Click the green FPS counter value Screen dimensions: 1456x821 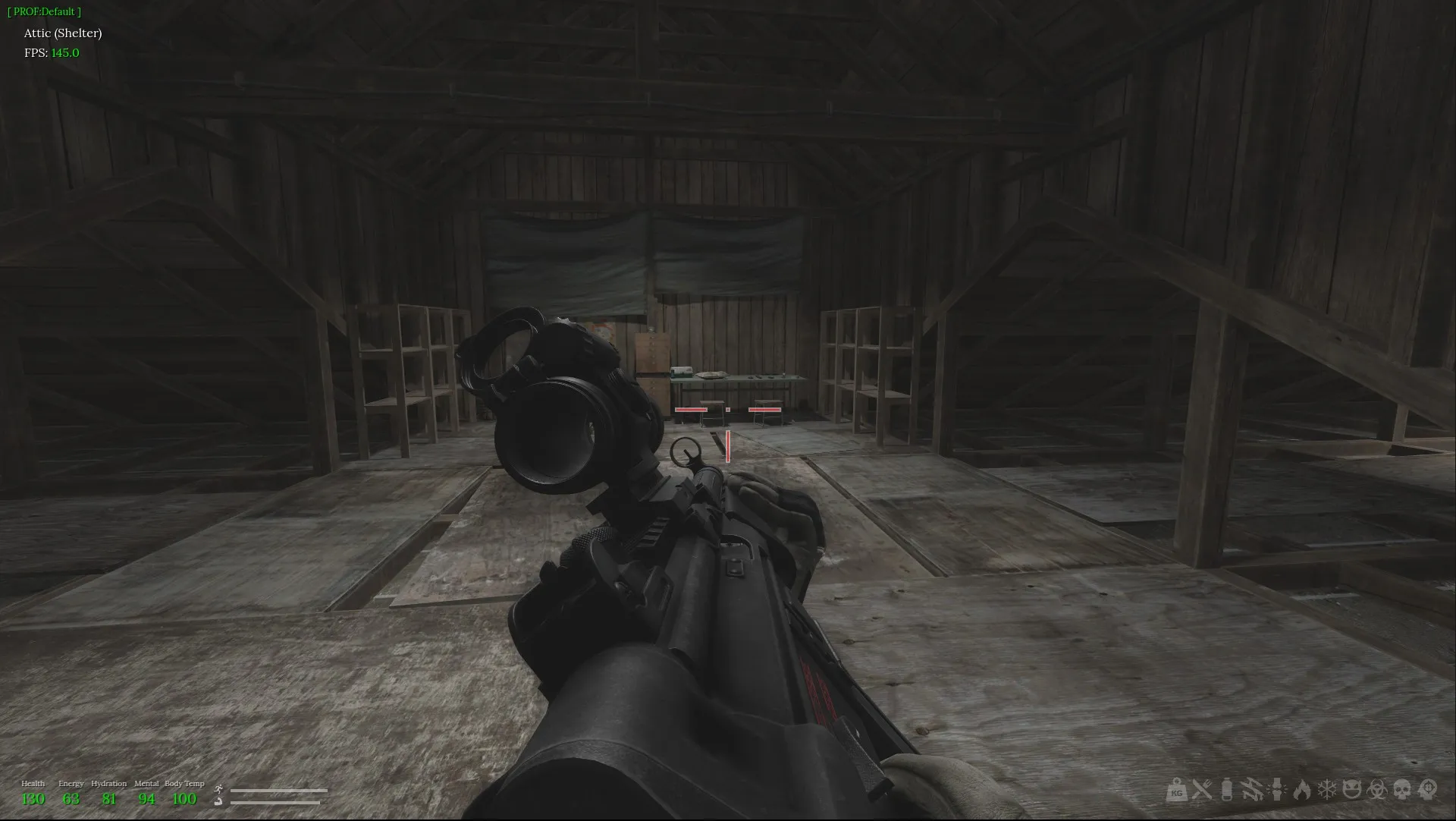pyautogui.click(x=64, y=53)
